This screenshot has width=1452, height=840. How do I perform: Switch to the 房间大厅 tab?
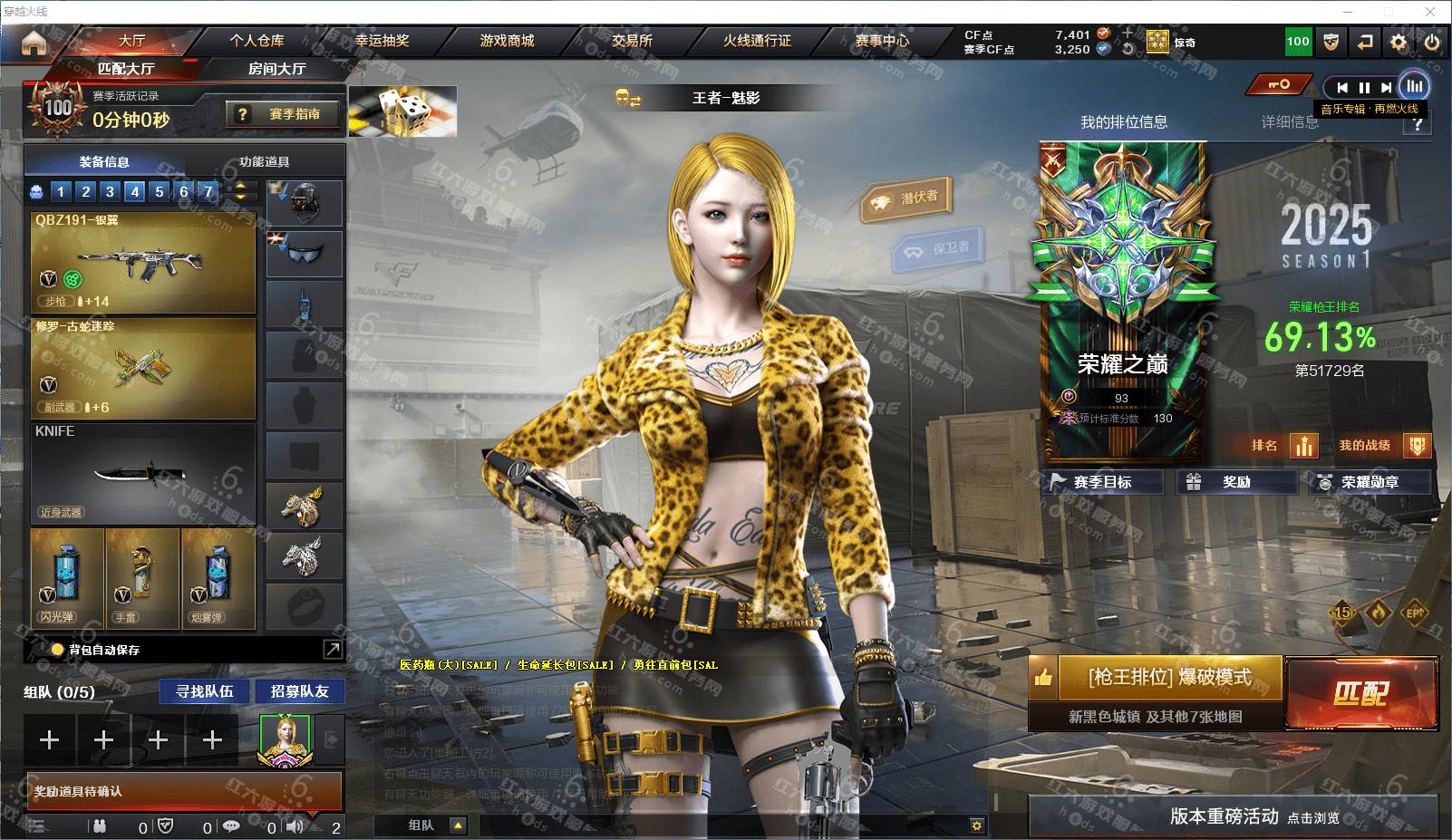[276, 69]
